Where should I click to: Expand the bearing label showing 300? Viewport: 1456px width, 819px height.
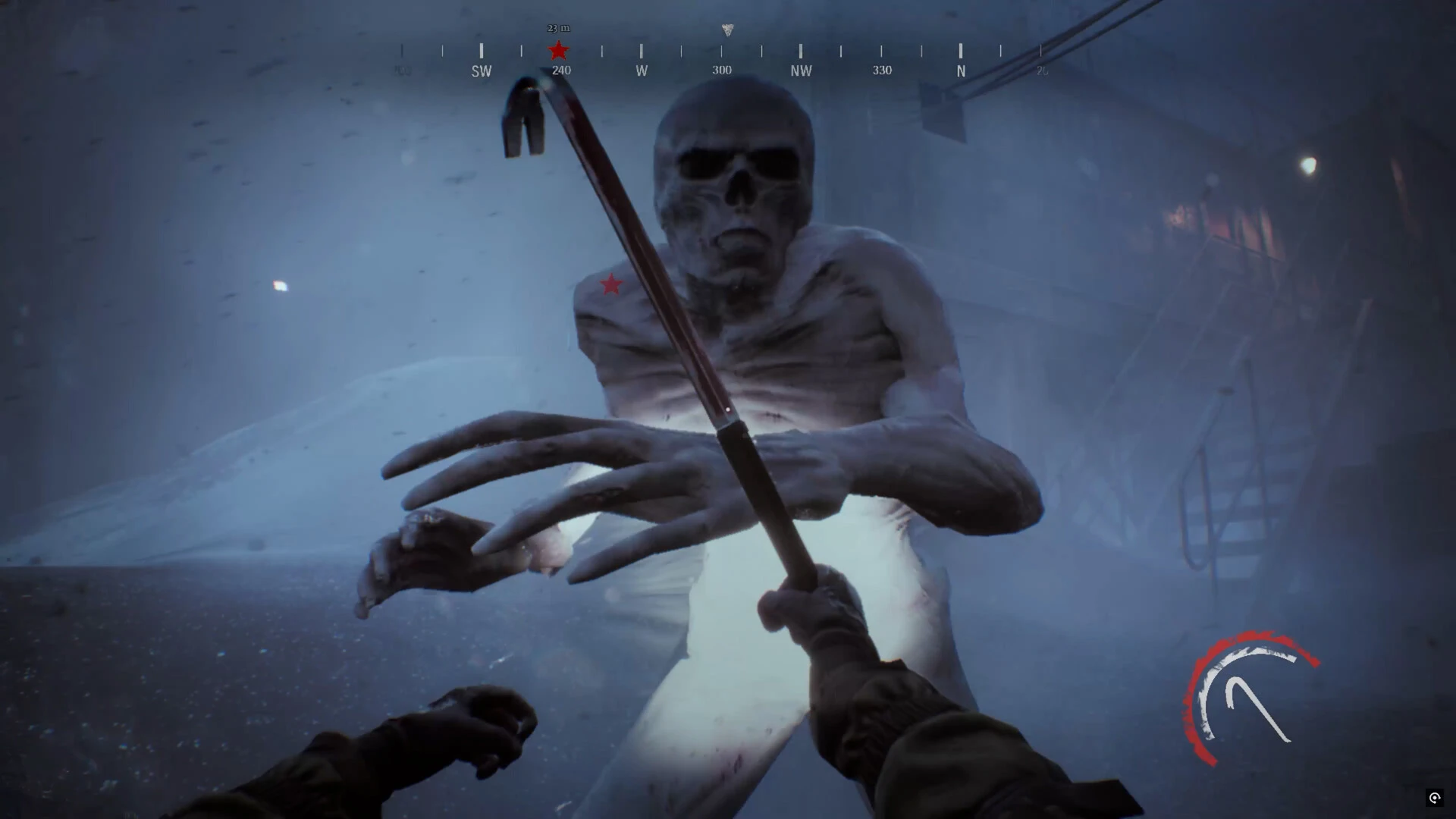pos(720,70)
